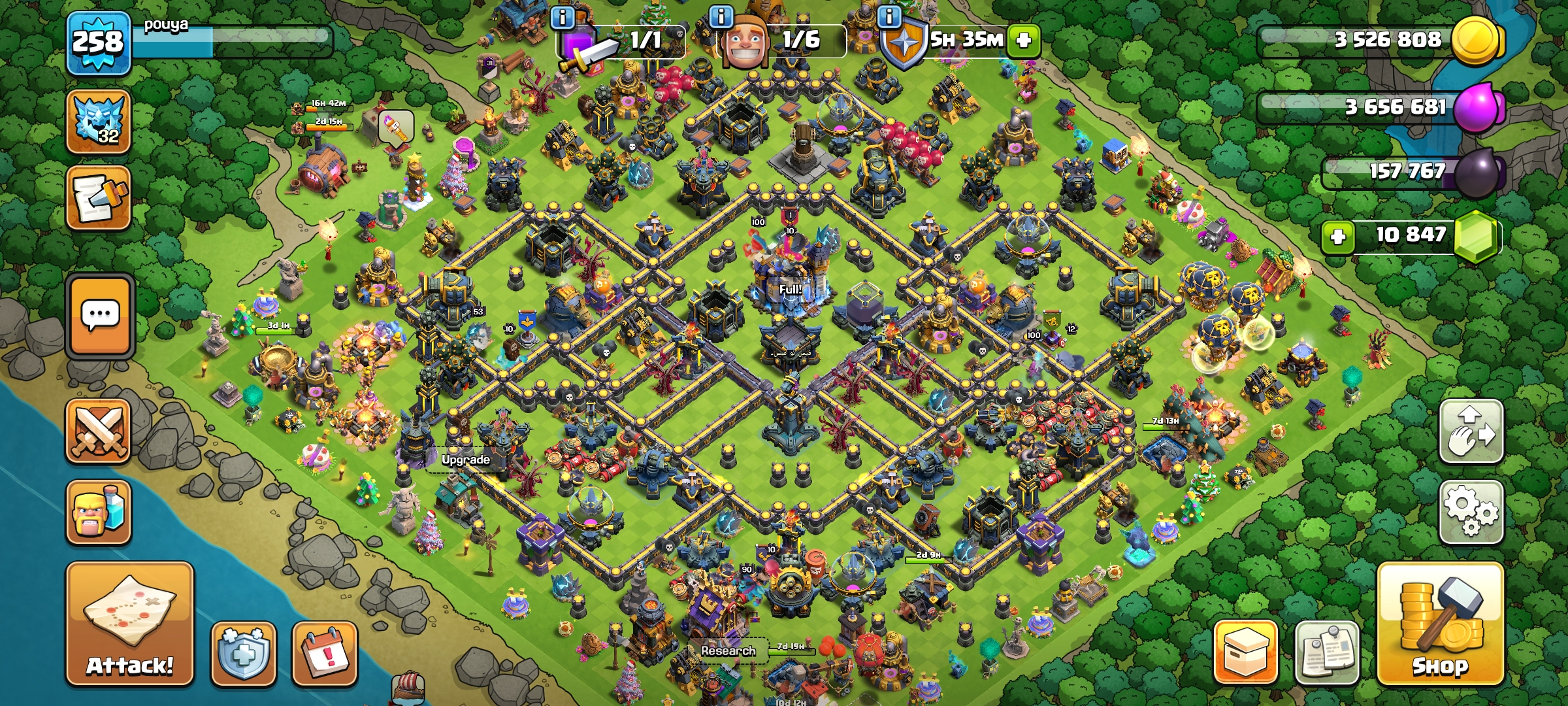This screenshot has width=1568, height=706.
Task: Open the pinned notes layout button
Action: click(1326, 652)
